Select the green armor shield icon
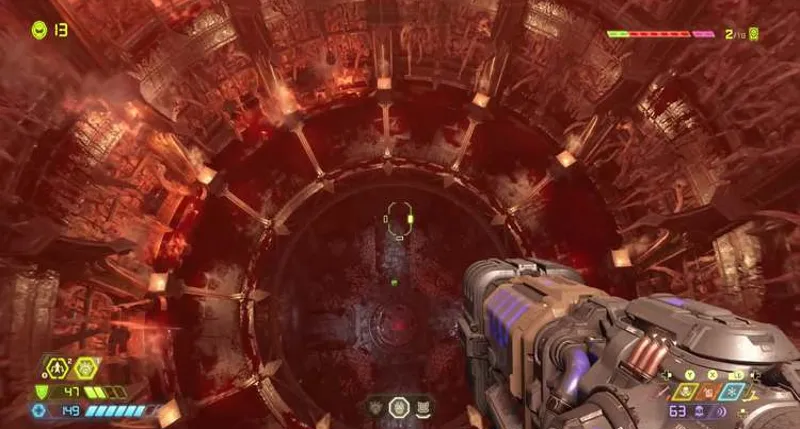The width and height of the screenshot is (800, 429). tap(41, 392)
